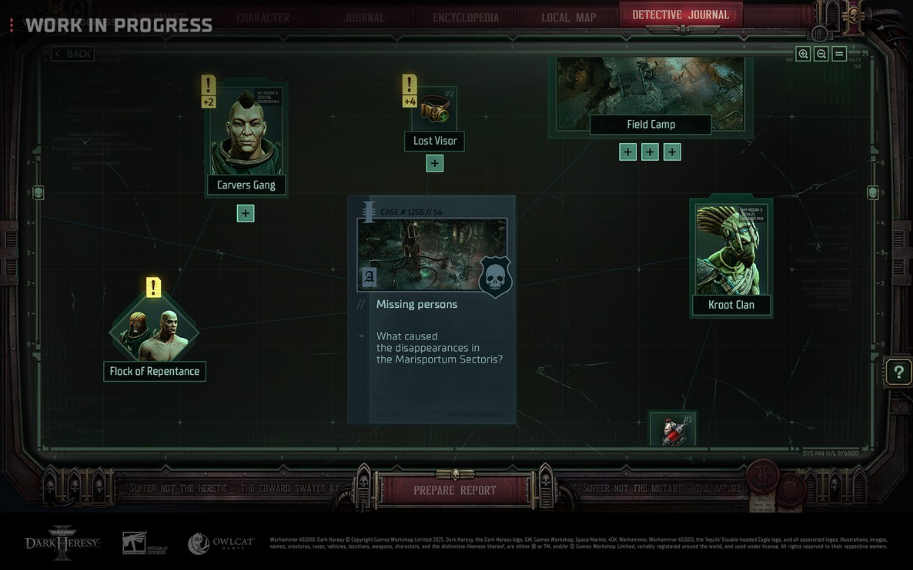The width and height of the screenshot is (913, 570).
Task: Select the Carvers Gang suspect card
Action: pyautogui.click(x=246, y=140)
